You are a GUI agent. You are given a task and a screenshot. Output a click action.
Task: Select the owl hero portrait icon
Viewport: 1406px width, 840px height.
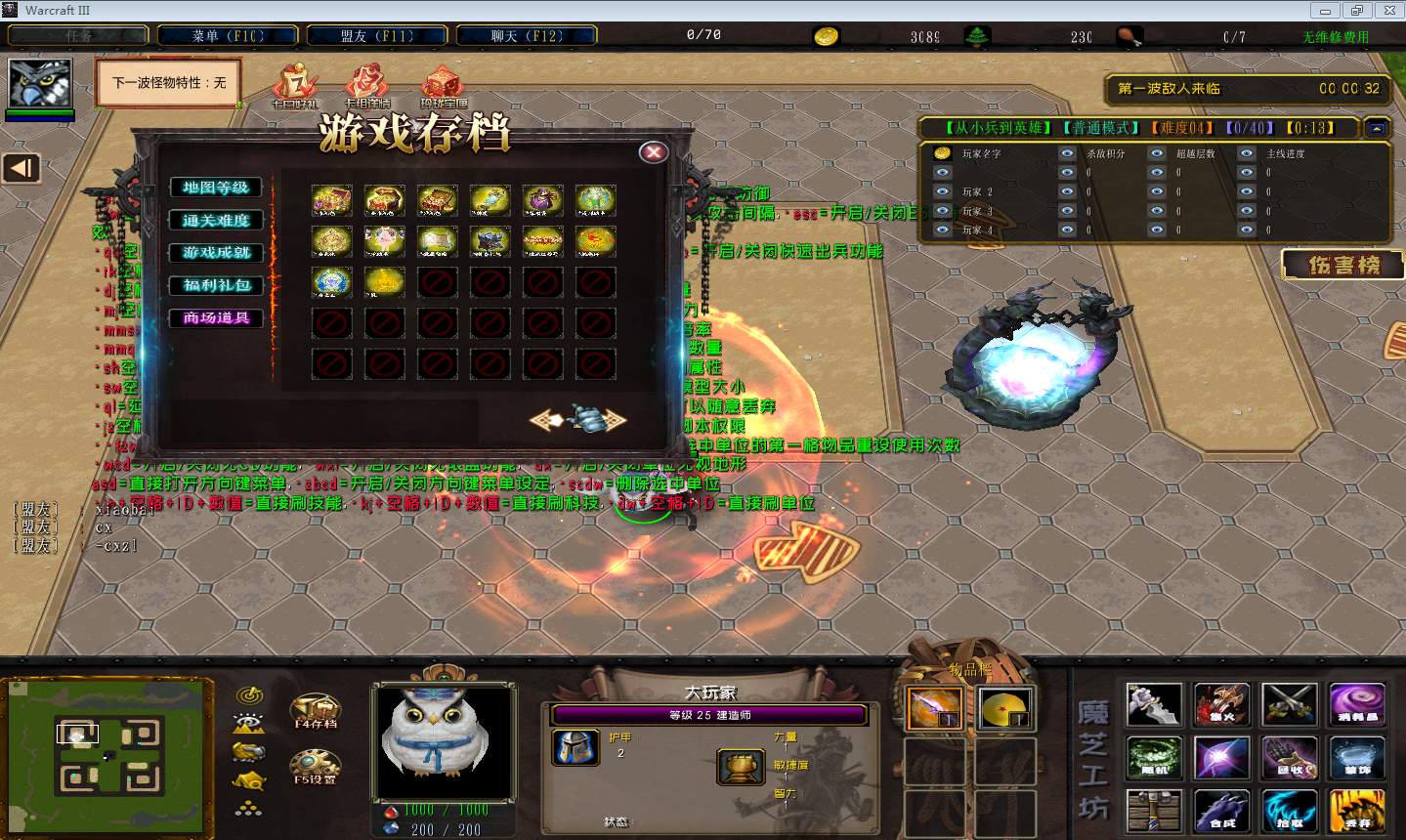coord(40,83)
